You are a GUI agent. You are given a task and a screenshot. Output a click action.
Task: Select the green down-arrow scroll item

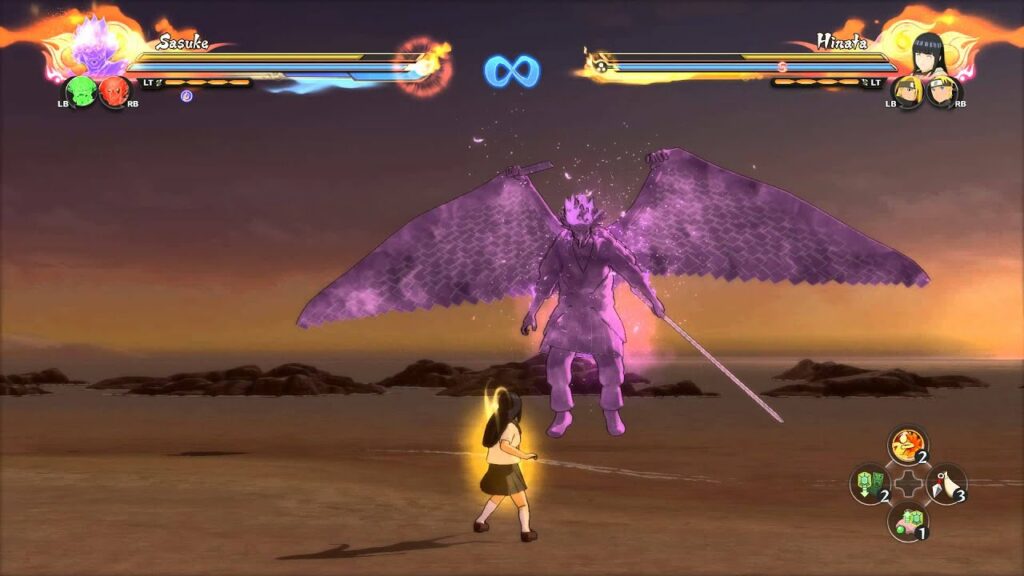coord(868,483)
